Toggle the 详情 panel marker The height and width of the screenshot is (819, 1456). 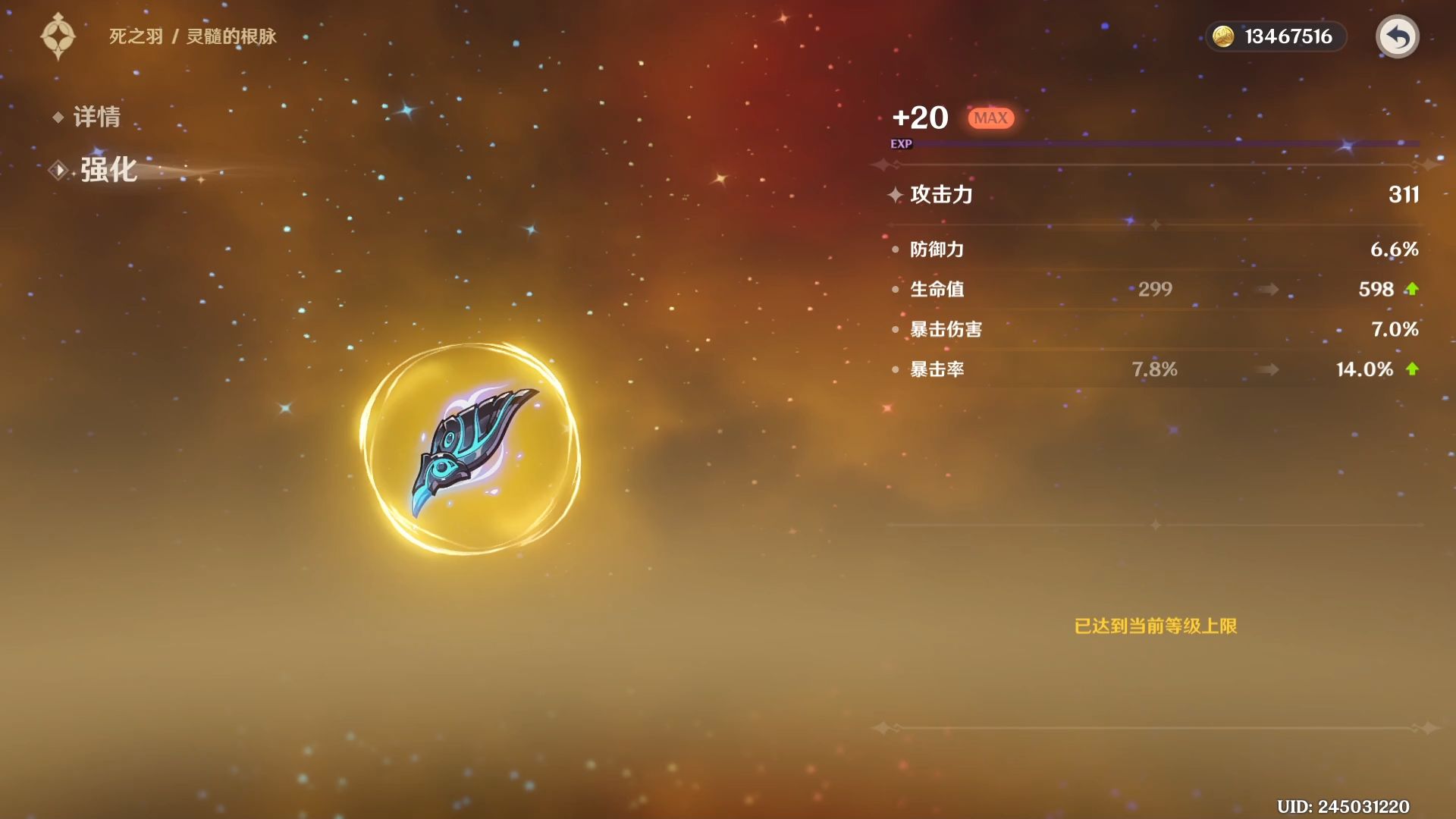(x=57, y=118)
